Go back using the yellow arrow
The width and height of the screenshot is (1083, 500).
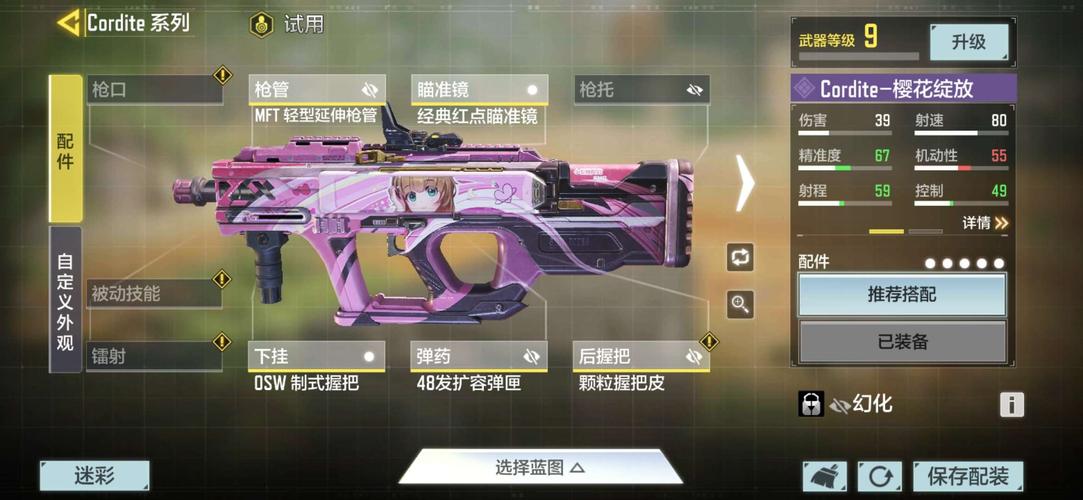click(69, 22)
